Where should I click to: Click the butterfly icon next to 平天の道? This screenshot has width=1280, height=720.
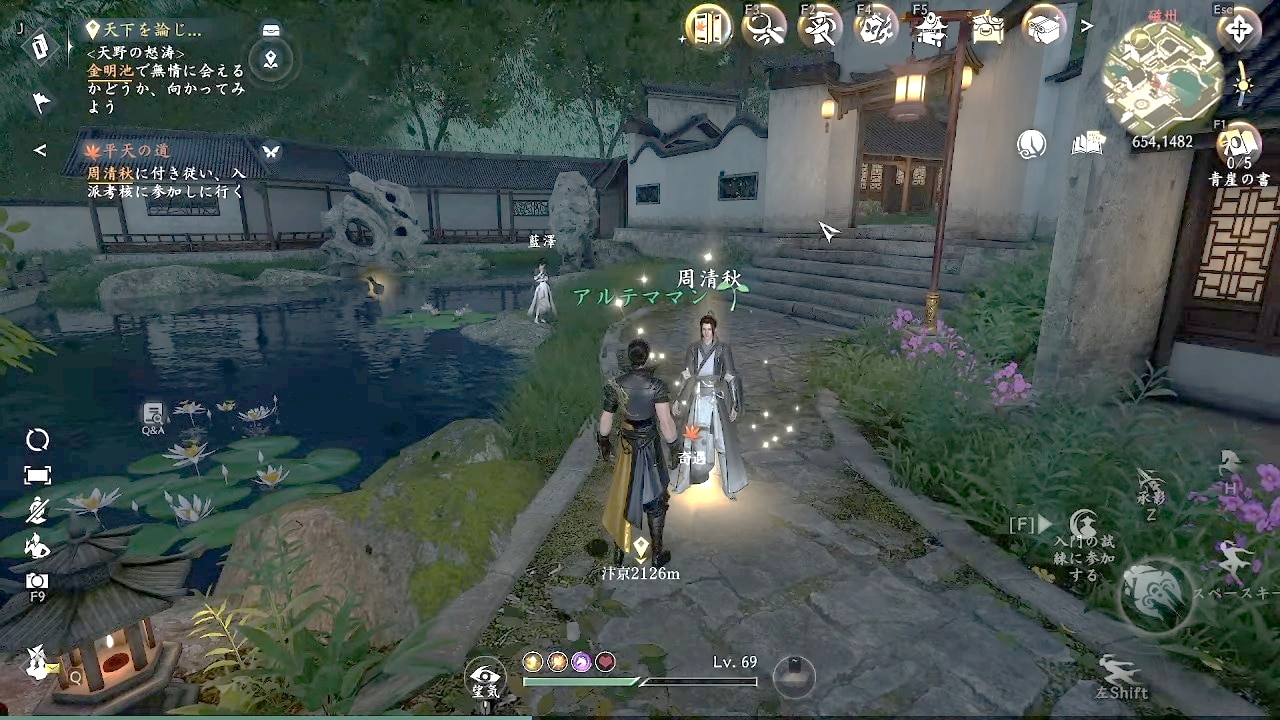click(271, 151)
